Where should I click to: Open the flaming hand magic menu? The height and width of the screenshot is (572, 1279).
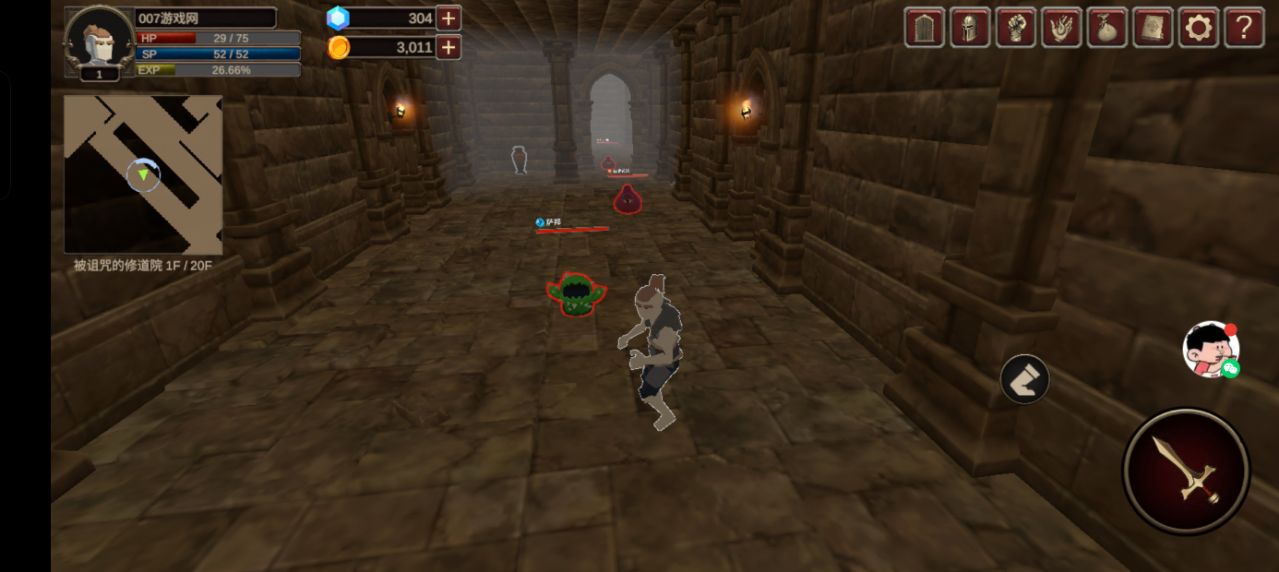(1061, 27)
